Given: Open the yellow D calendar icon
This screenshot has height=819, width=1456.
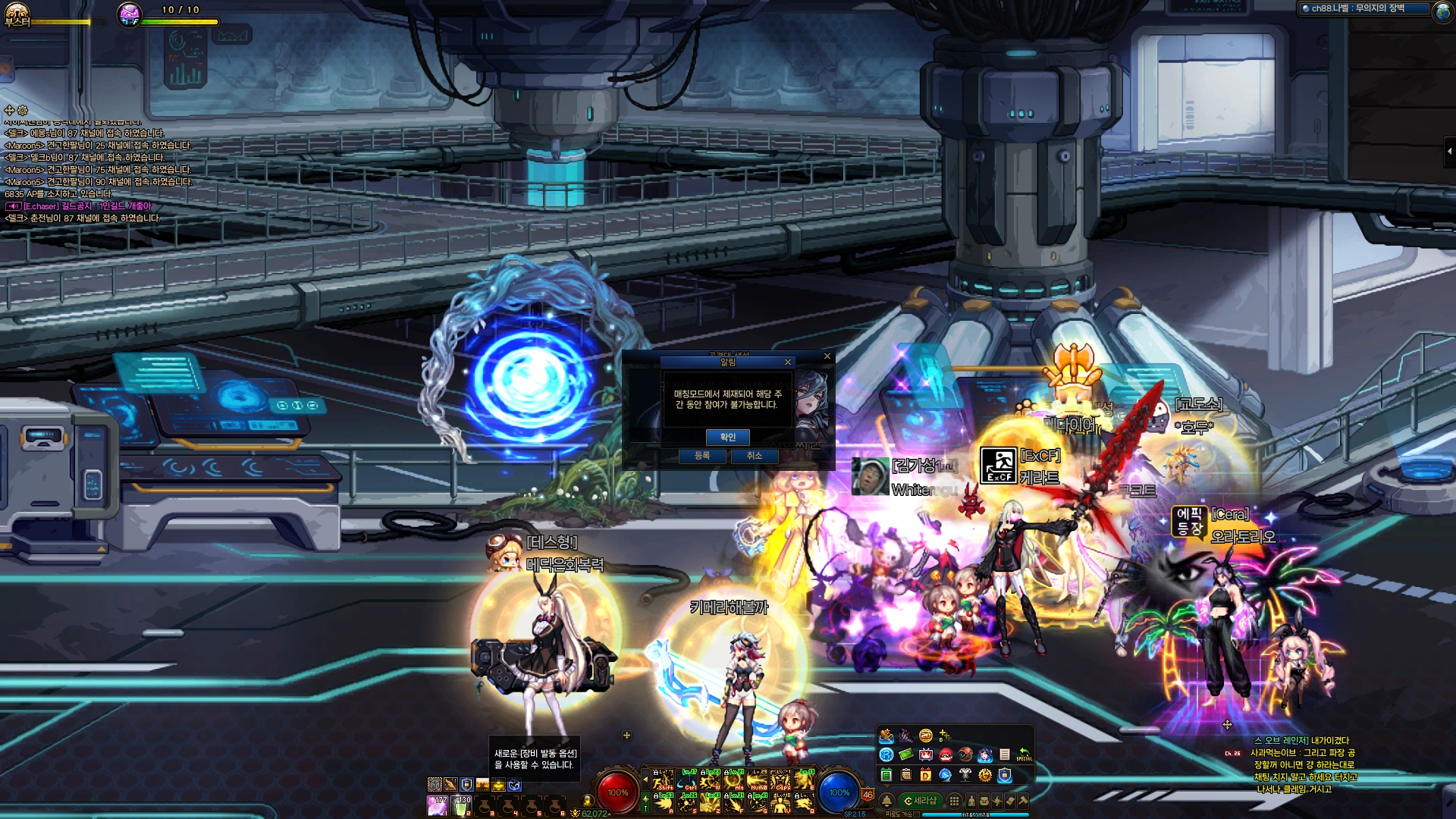Looking at the screenshot, I should 926,775.
